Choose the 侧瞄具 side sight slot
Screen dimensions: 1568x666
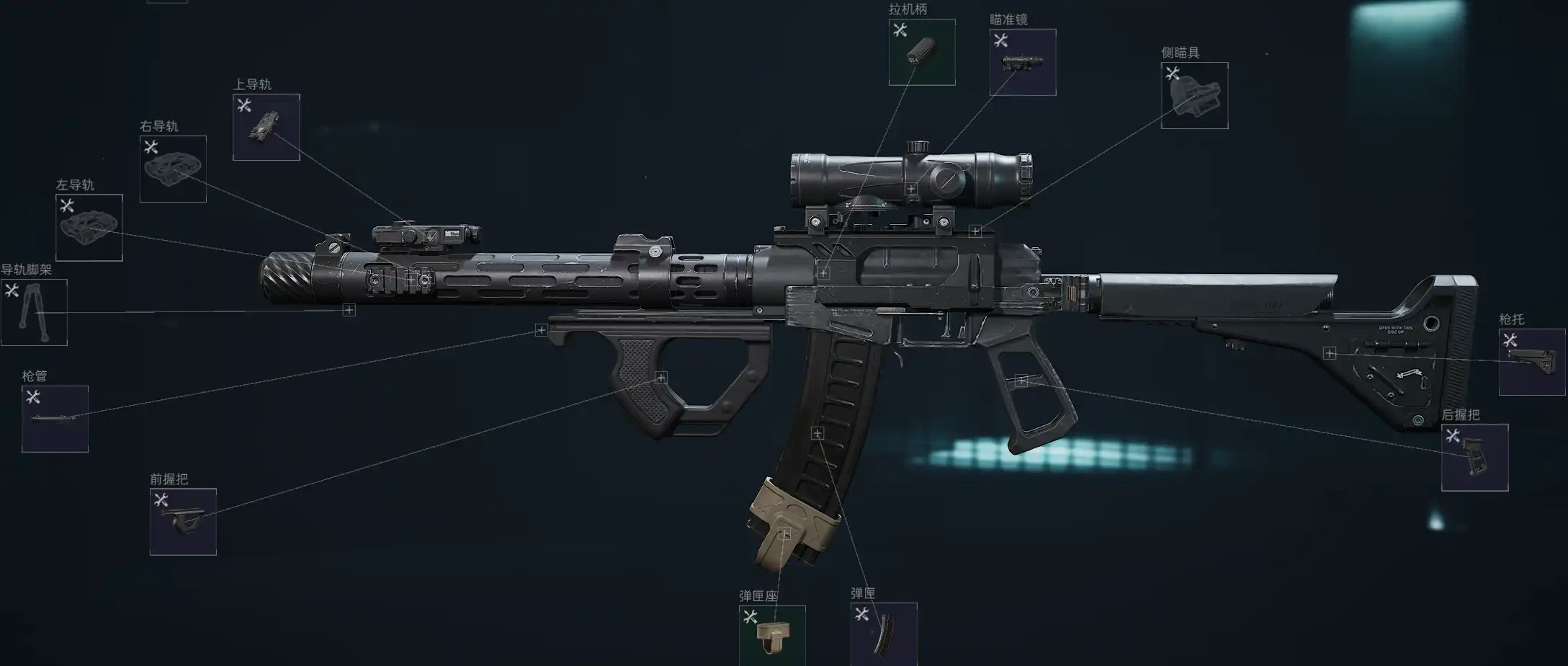(1194, 95)
